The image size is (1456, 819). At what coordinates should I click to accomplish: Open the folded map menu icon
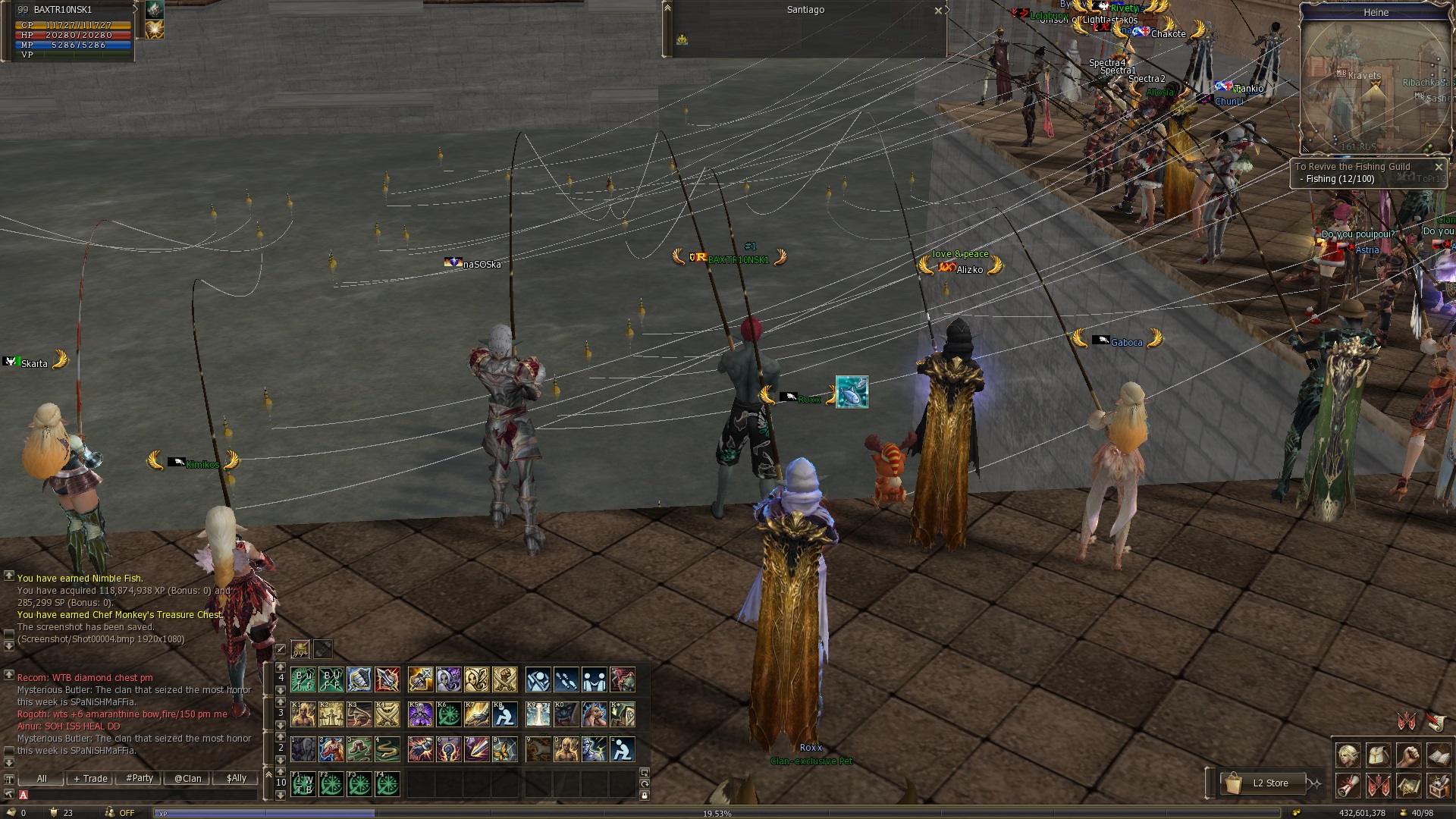[x=1408, y=786]
